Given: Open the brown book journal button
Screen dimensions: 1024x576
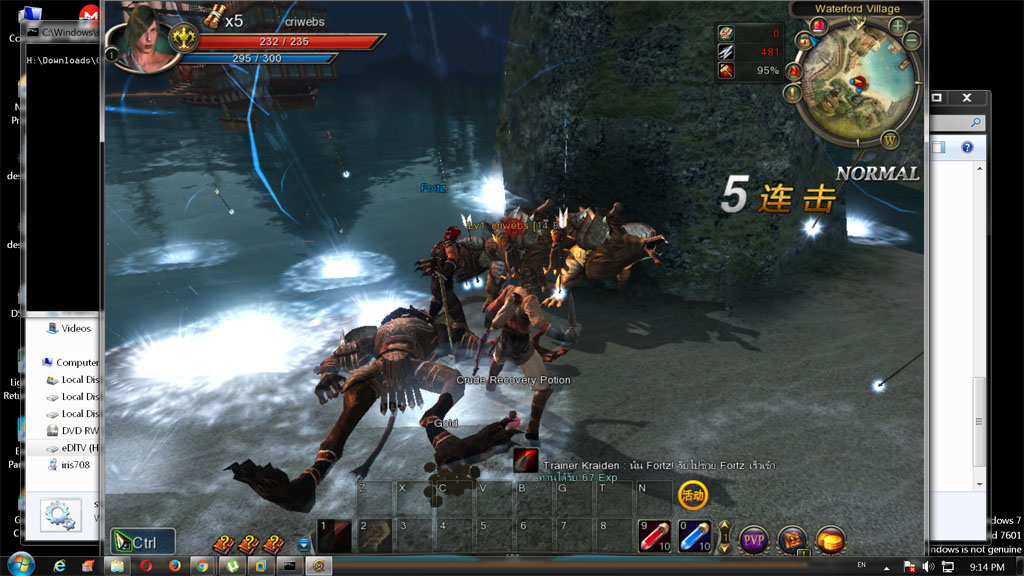Looking at the screenshot, I should click(x=792, y=540).
